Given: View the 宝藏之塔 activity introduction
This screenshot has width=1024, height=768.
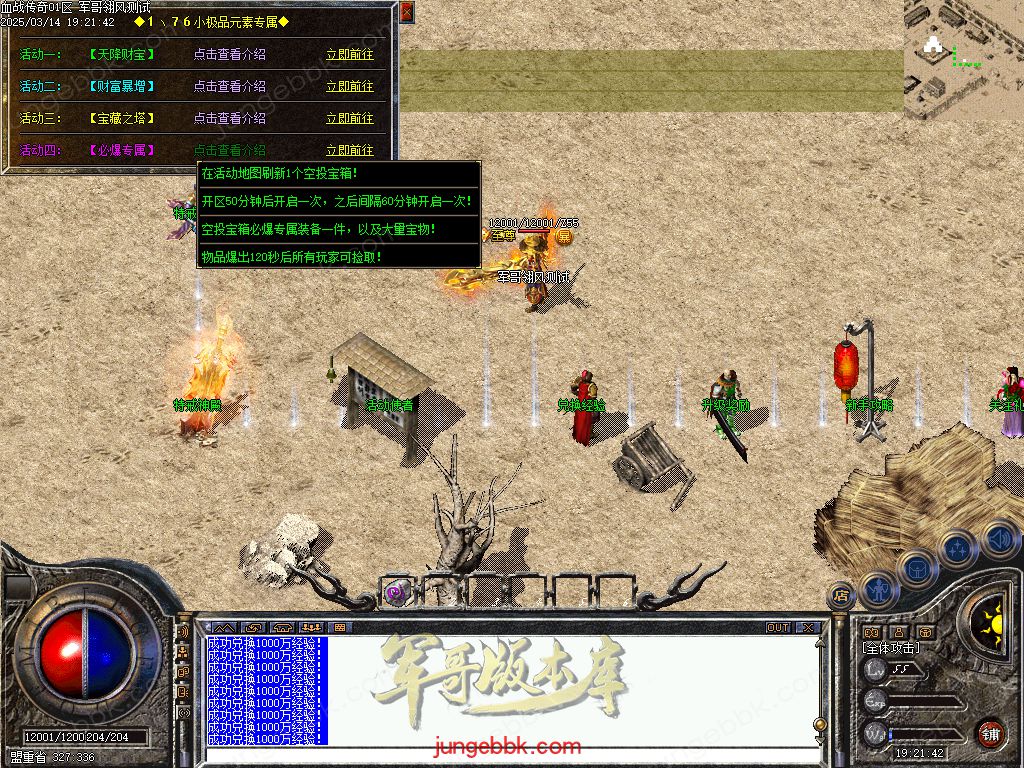Looking at the screenshot, I should [229, 119].
